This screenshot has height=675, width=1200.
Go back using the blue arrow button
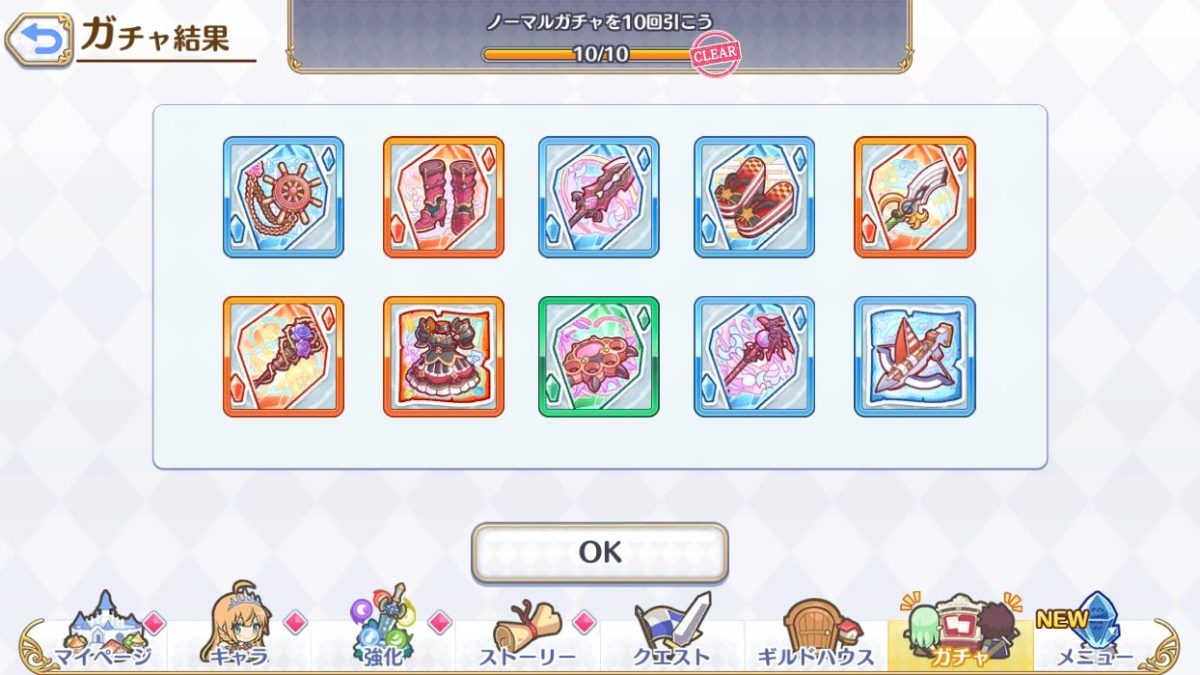tap(39, 40)
